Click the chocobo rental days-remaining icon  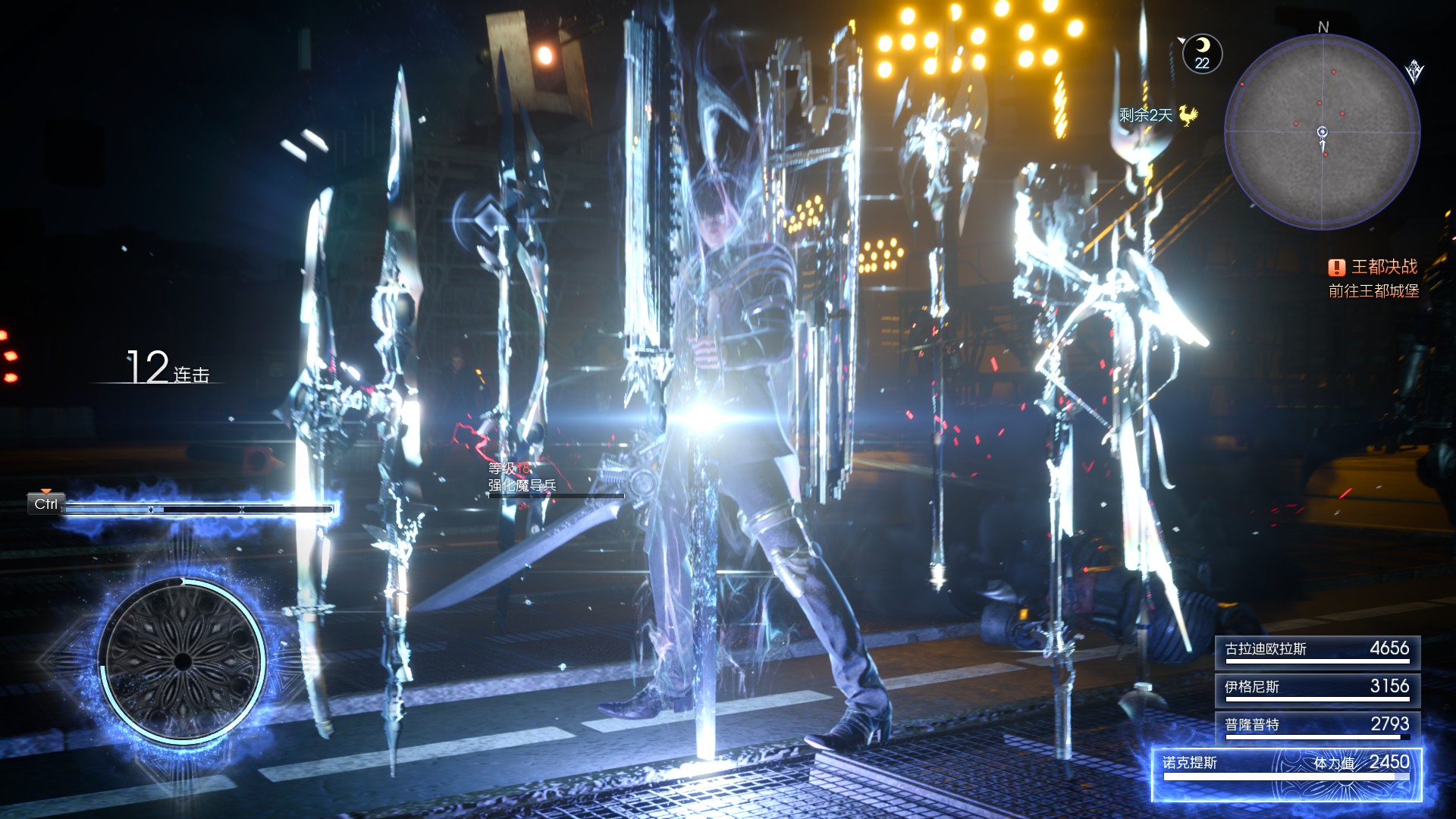[x=1188, y=115]
